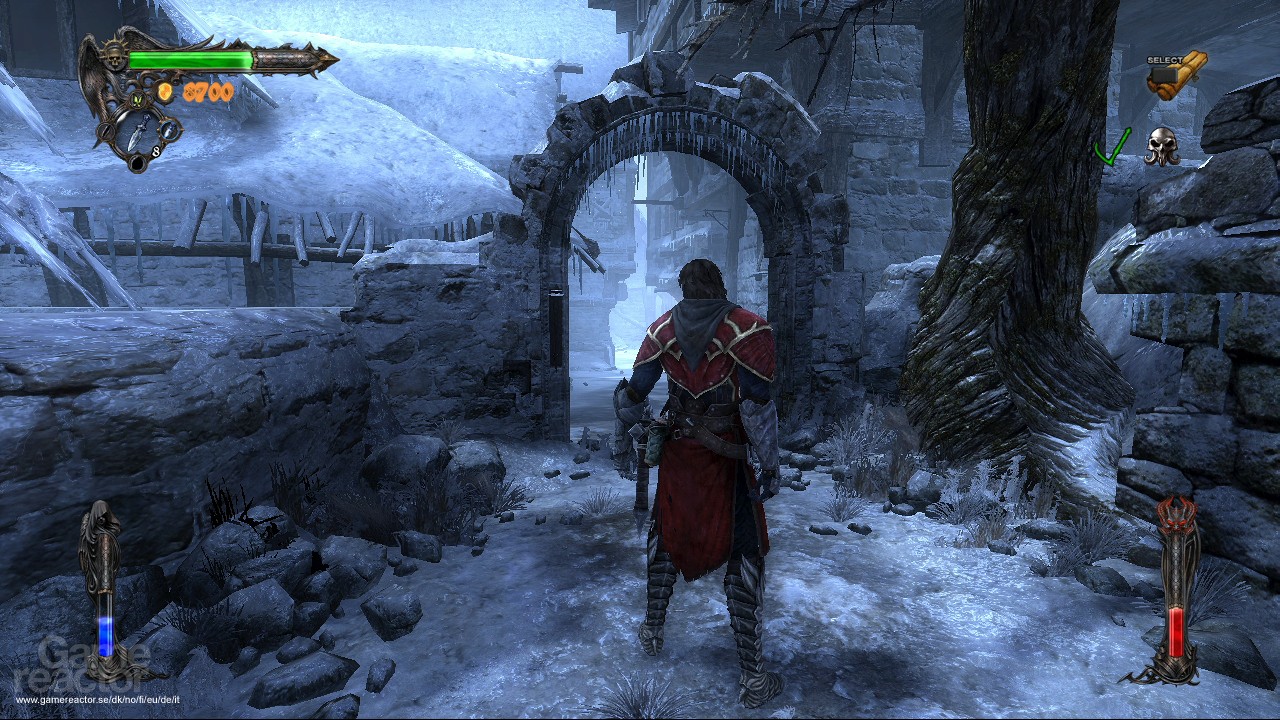Click the tusked skull trial icon
This screenshot has width=1280, height=720.
tap(1162, 145)
